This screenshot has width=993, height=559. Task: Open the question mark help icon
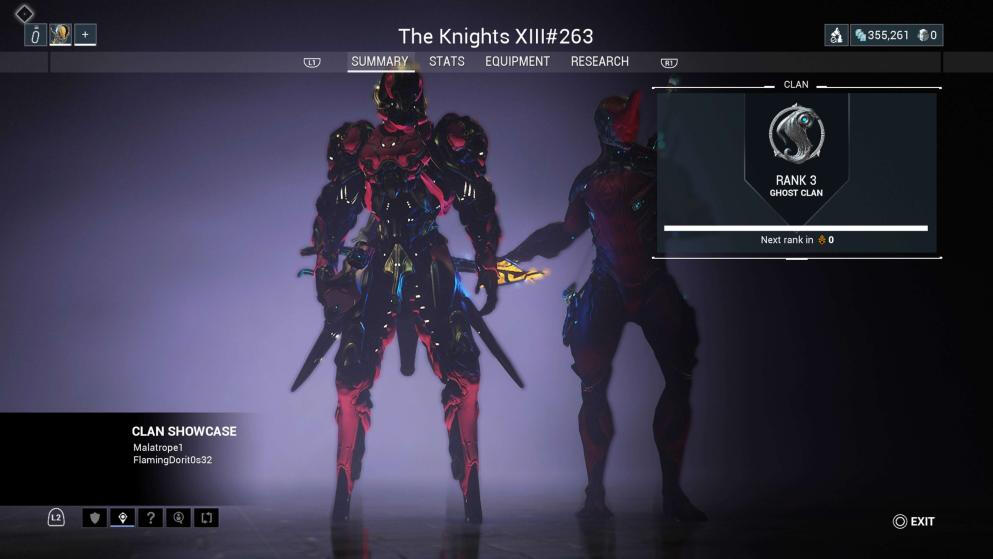click(x=151, y=518)
